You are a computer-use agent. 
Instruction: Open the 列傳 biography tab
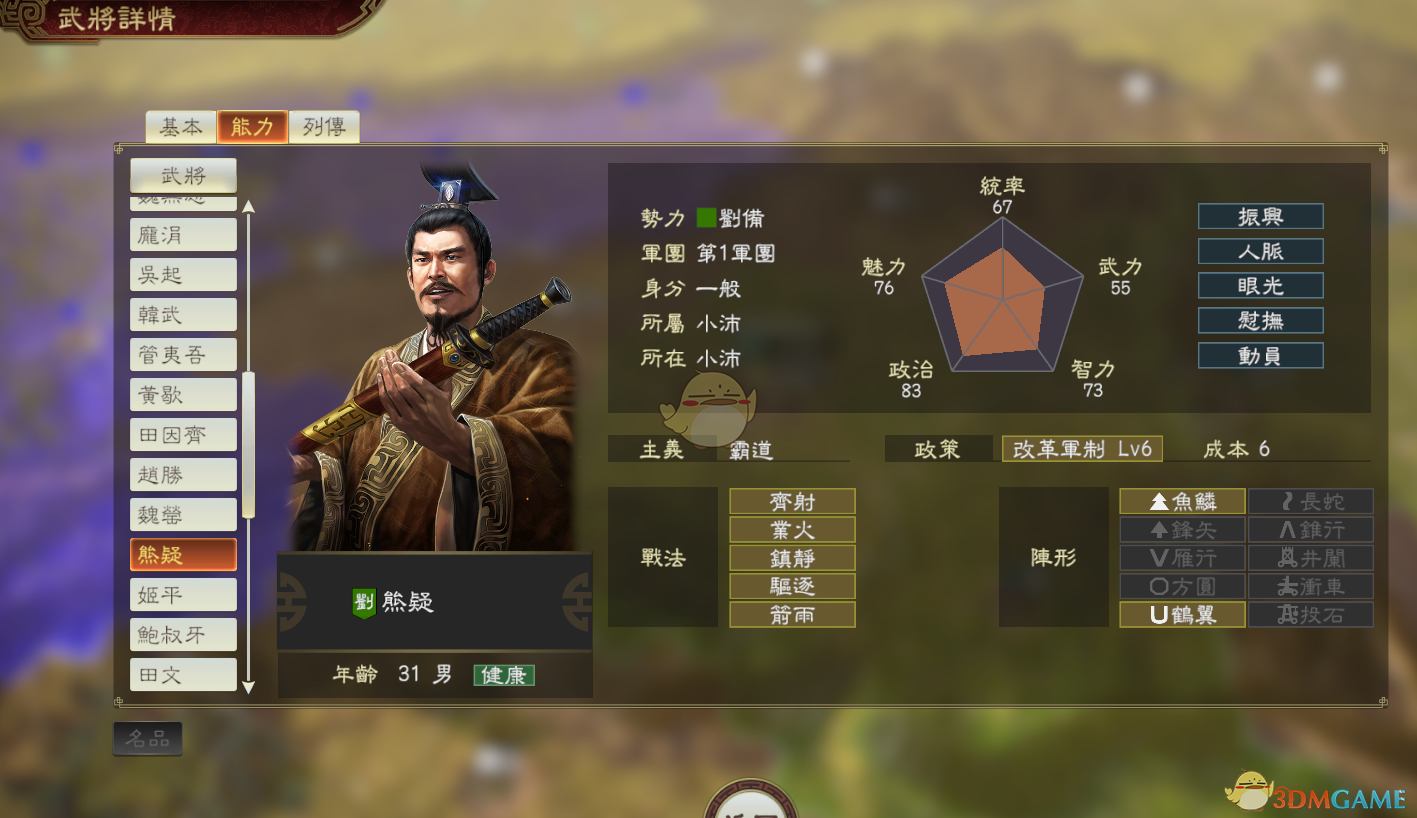point(324,127)
